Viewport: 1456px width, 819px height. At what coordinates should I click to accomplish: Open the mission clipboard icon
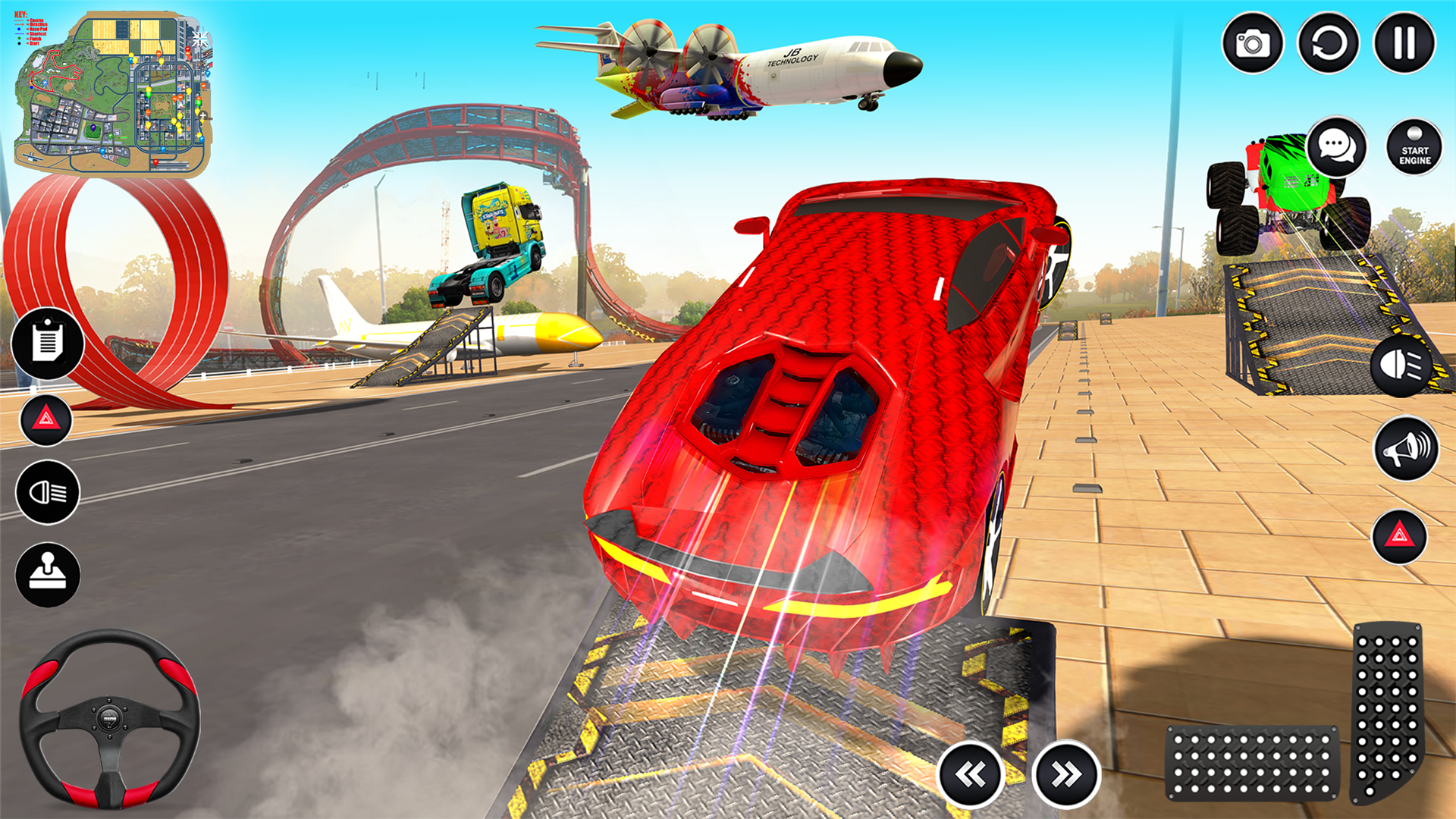[x=49, y=344]
